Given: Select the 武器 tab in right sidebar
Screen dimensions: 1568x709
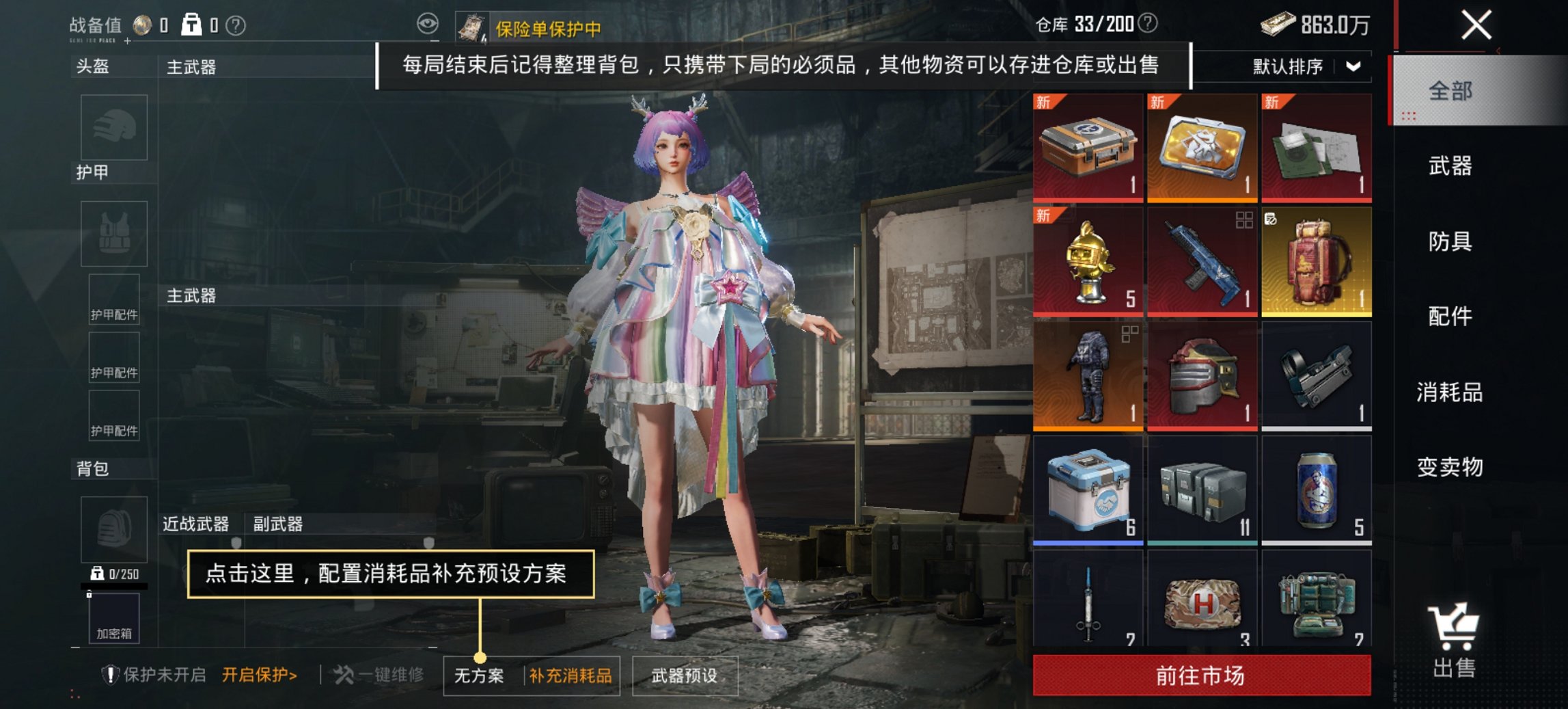Looking at the screenshot, I should [x=1451, y=165].
